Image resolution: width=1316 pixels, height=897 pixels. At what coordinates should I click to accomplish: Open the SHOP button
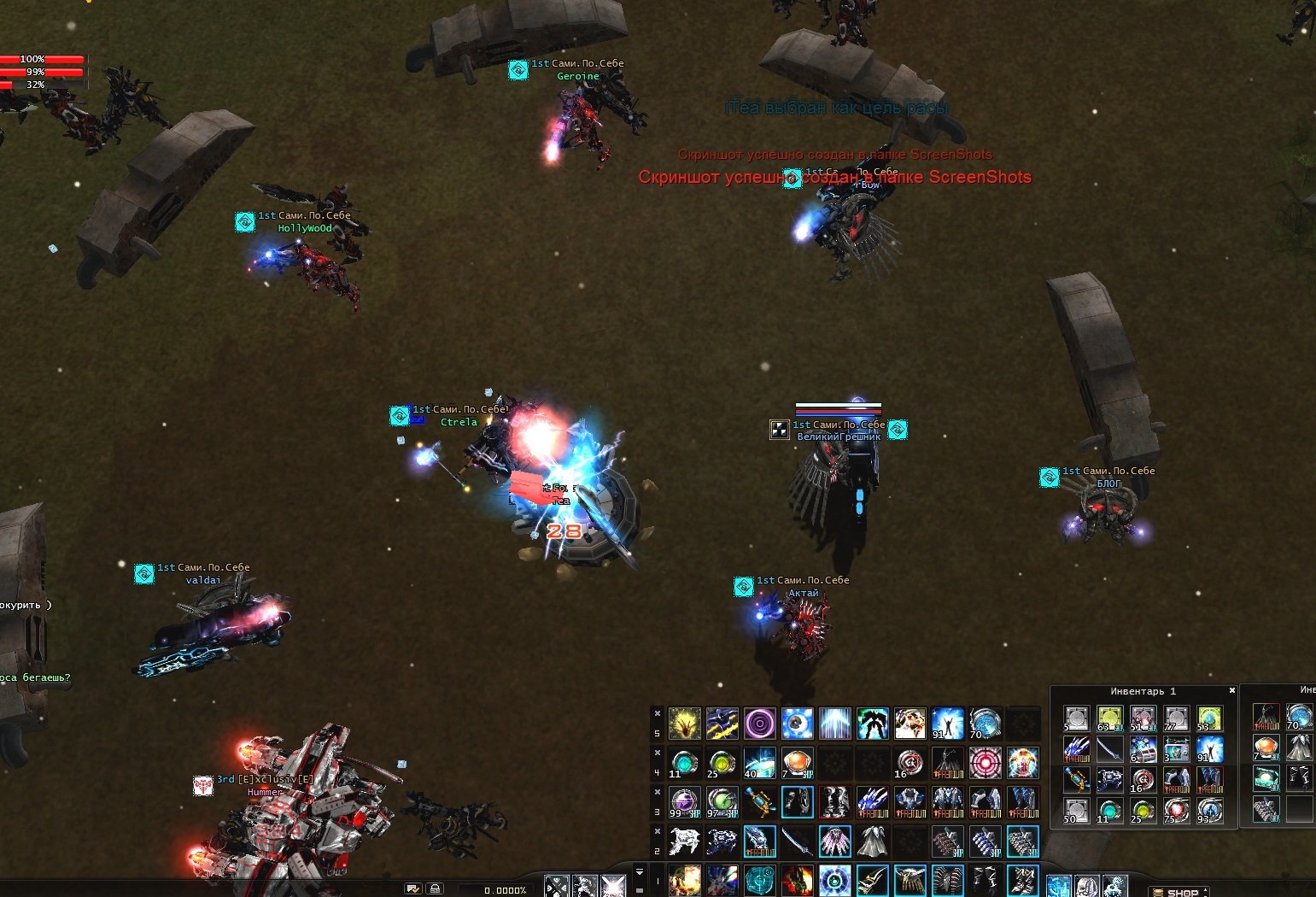[x=1182, y=892]
